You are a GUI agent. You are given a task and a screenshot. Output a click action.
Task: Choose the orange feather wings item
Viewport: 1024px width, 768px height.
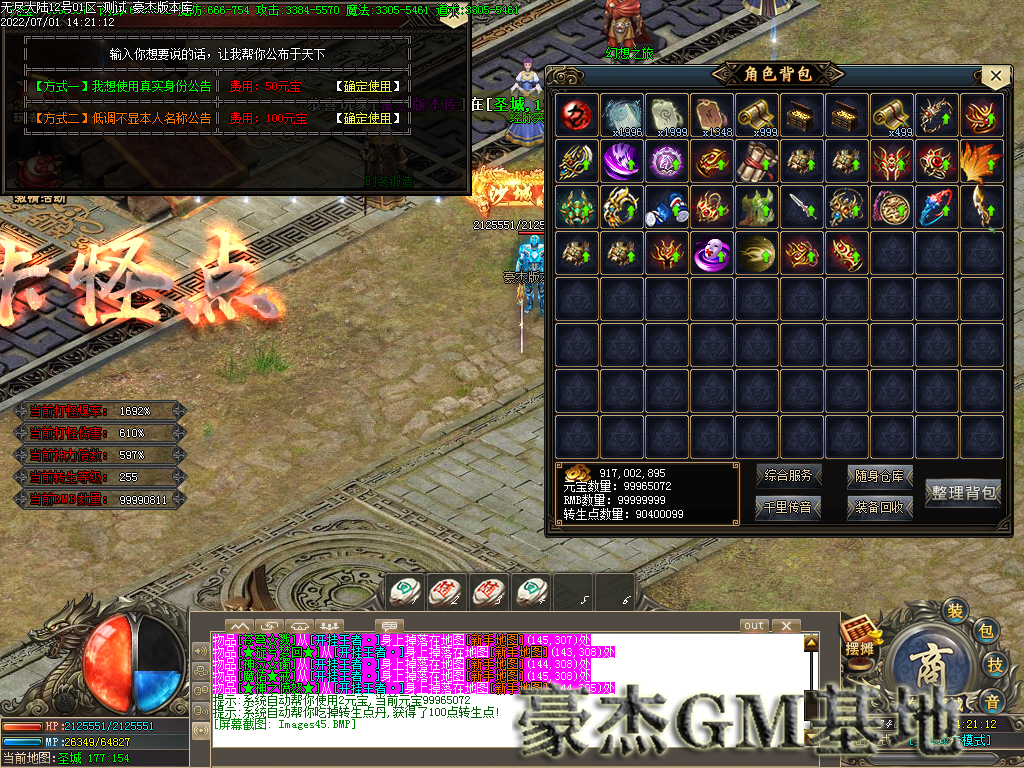click(x=983, y=160)
